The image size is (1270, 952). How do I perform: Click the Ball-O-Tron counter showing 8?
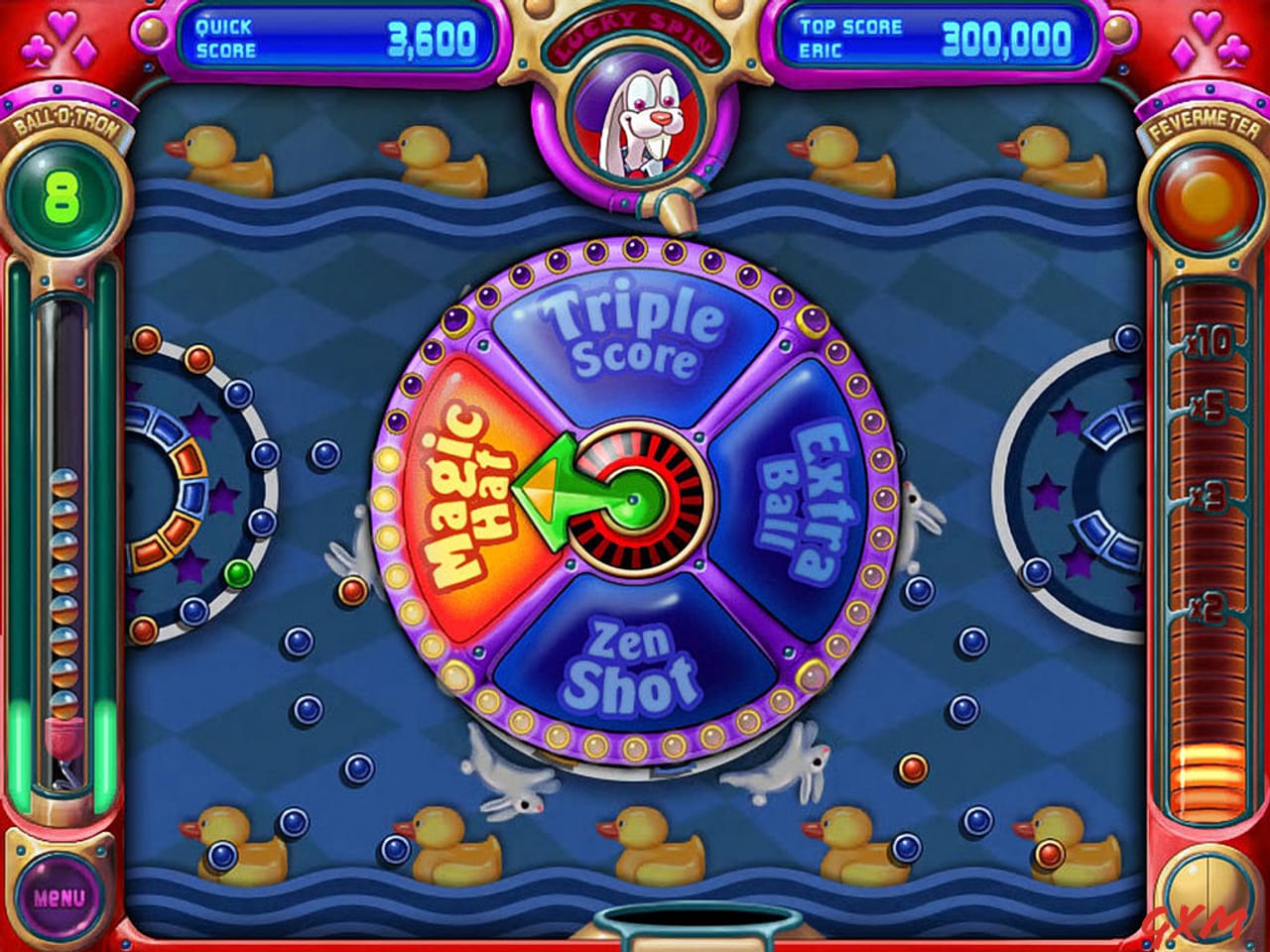click(63, 190)
